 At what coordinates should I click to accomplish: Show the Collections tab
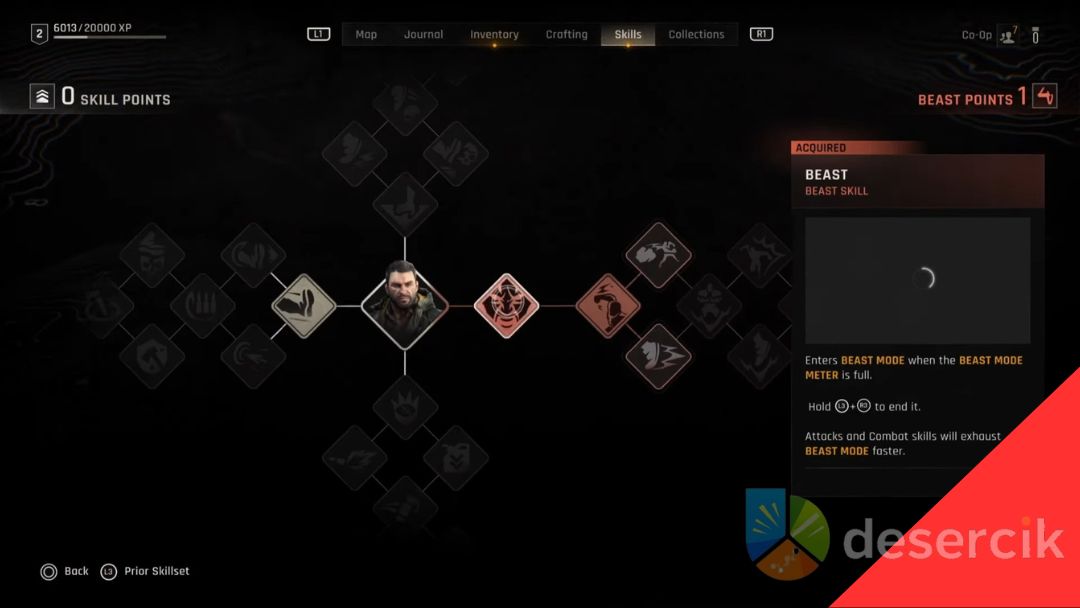[x=696, y=34]
